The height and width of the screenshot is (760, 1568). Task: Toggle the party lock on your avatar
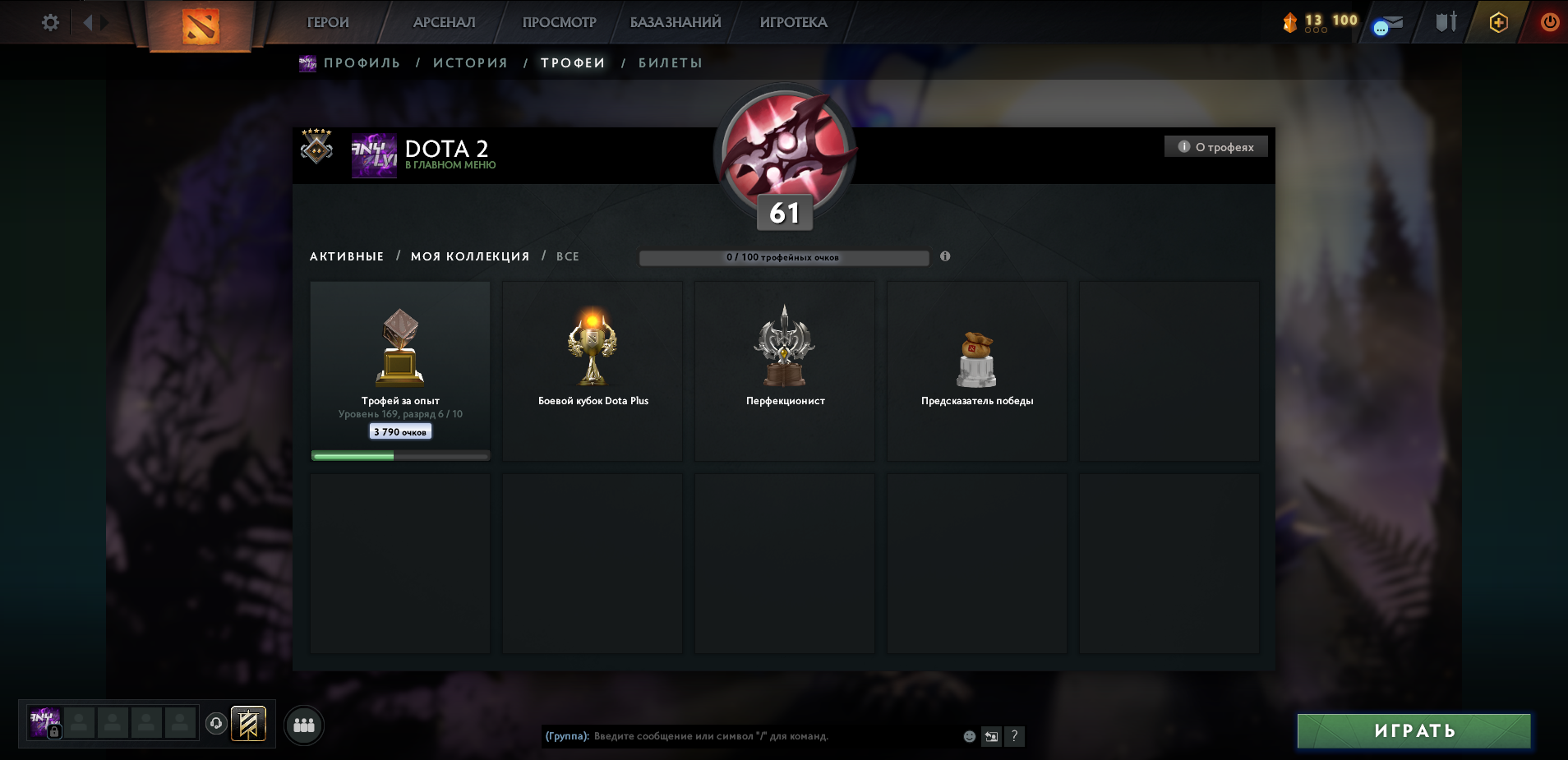[x=54, y=731]
